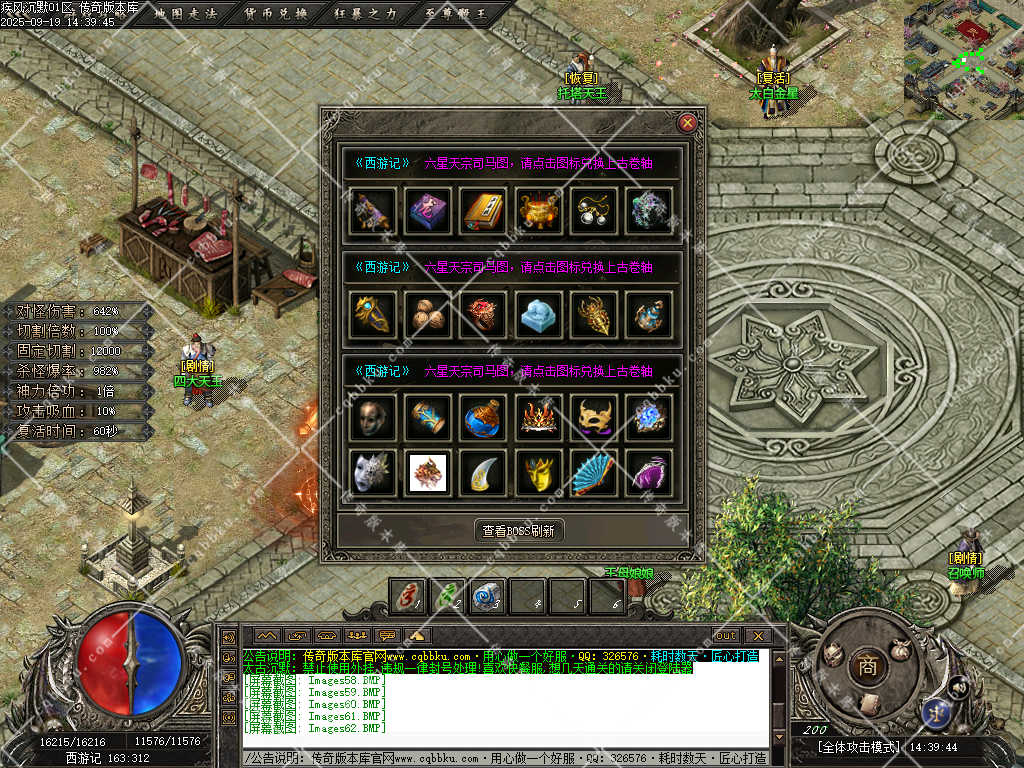Open the 地图走法 menu

[186, 13]
